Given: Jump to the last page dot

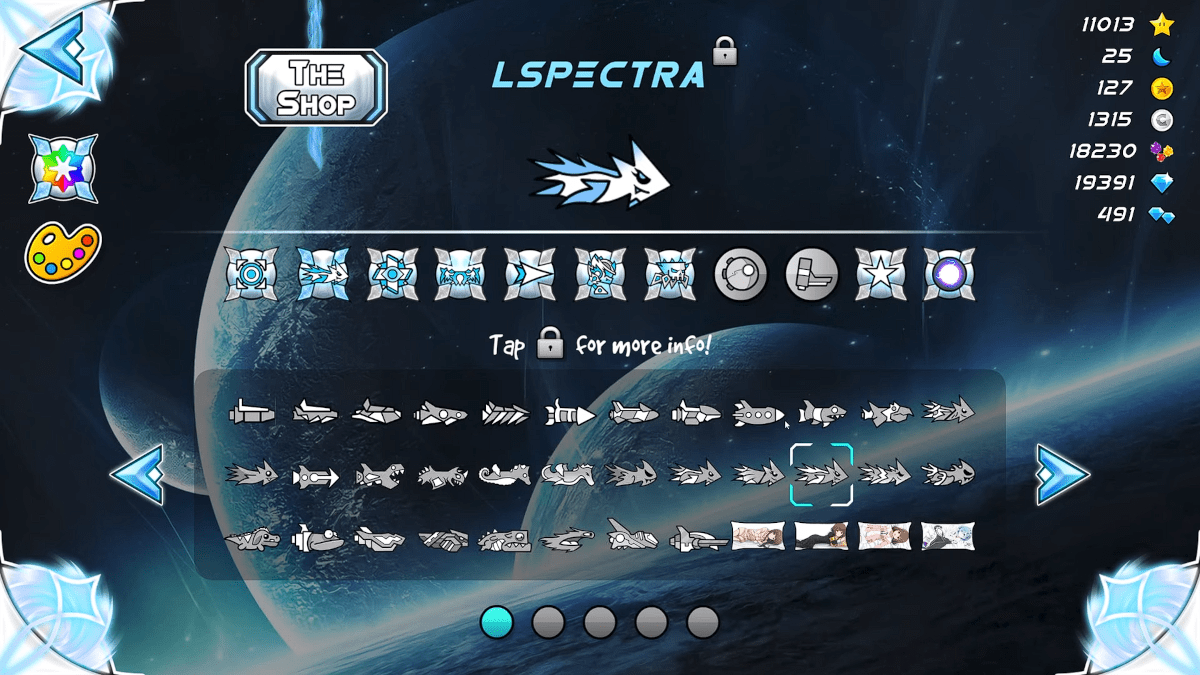Looking at the screenshot, I should click(x=703, y=622).
